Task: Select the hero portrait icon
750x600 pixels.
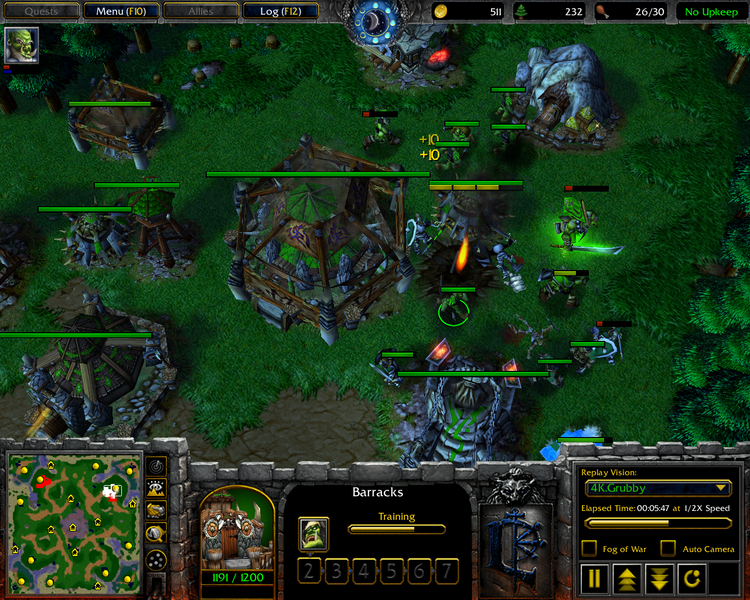Action: click(20, 45)
